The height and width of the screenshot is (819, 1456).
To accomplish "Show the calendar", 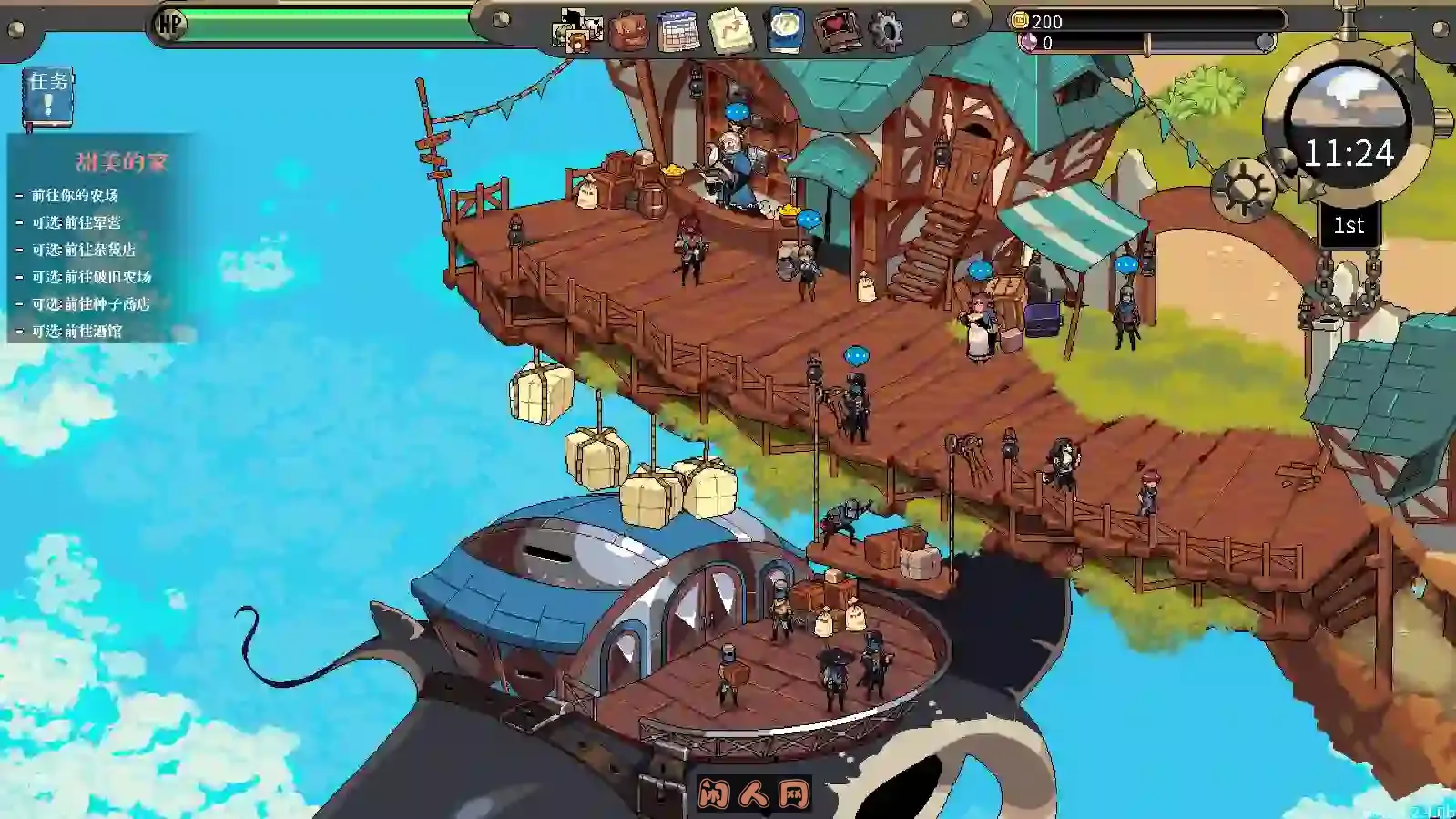I will point(678,32).
